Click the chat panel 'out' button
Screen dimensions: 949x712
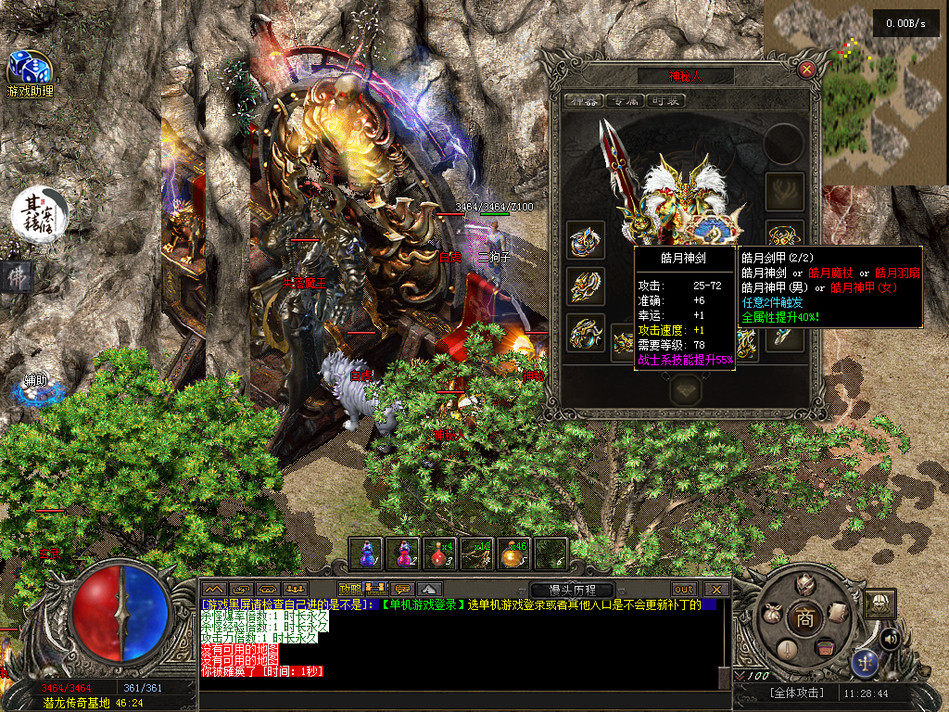tap(684, 589)
